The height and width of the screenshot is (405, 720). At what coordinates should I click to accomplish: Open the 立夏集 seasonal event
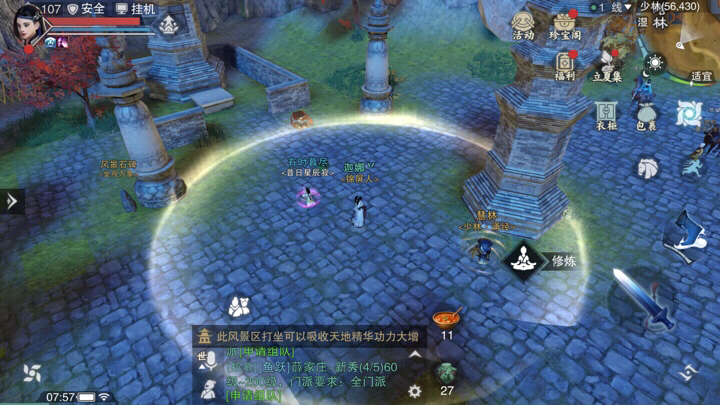coord(607,64)
